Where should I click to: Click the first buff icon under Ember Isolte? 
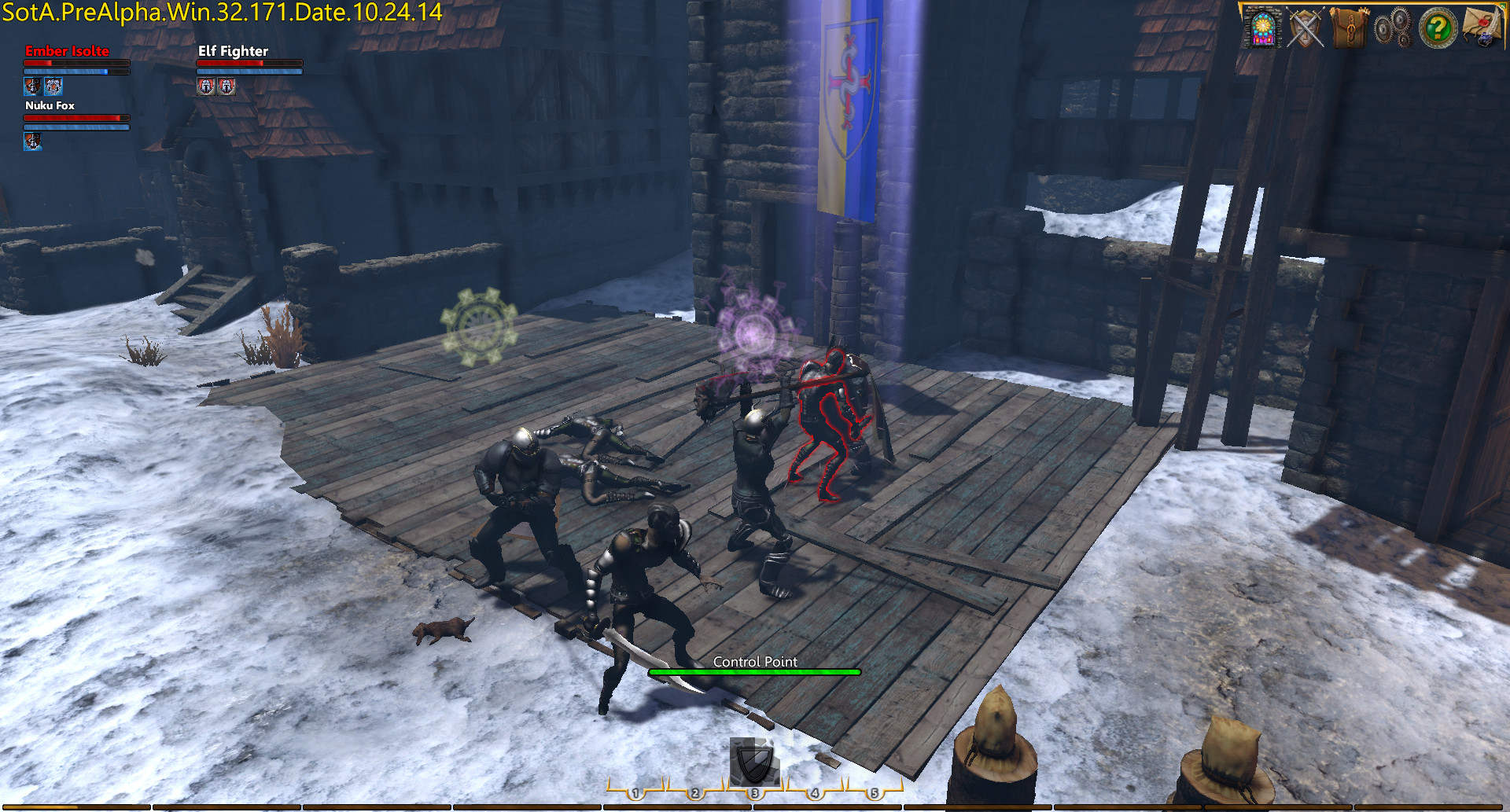click(x=33, y=86)
